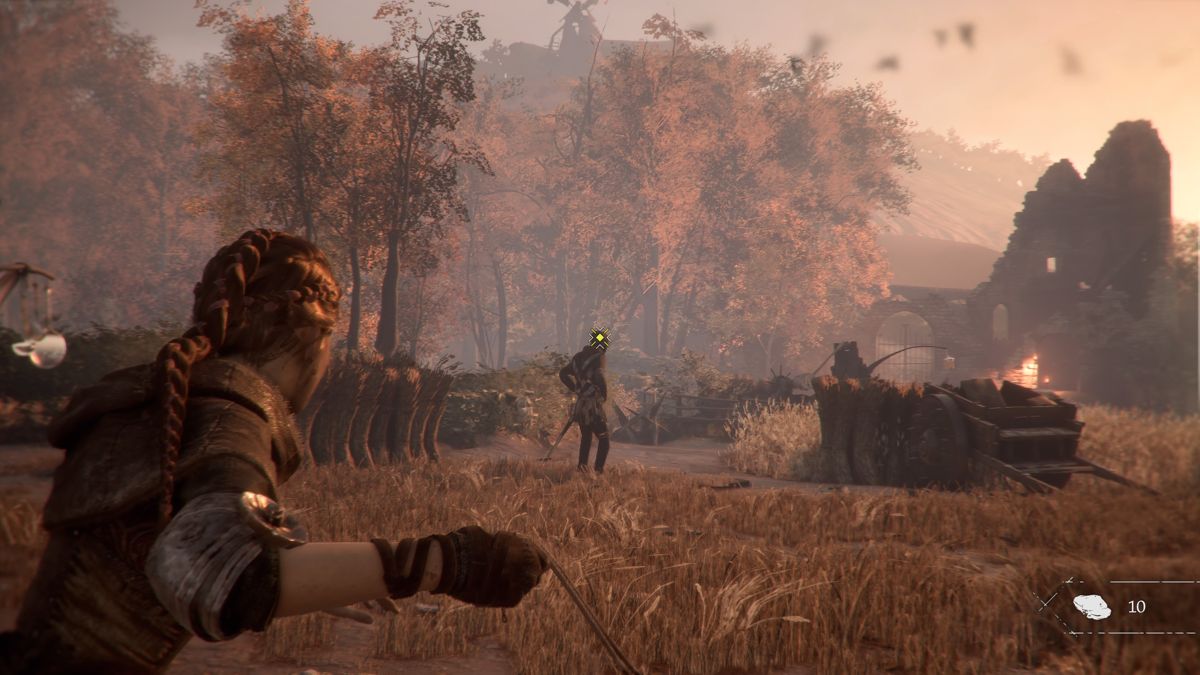Select the rock ammunition icon
Screen dimensions: 1200x675
click(x=1091, y=606)
